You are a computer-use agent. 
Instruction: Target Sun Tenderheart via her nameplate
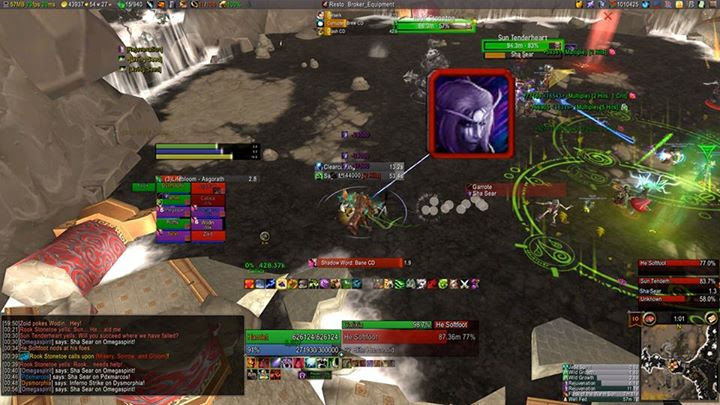pos(522,45)
